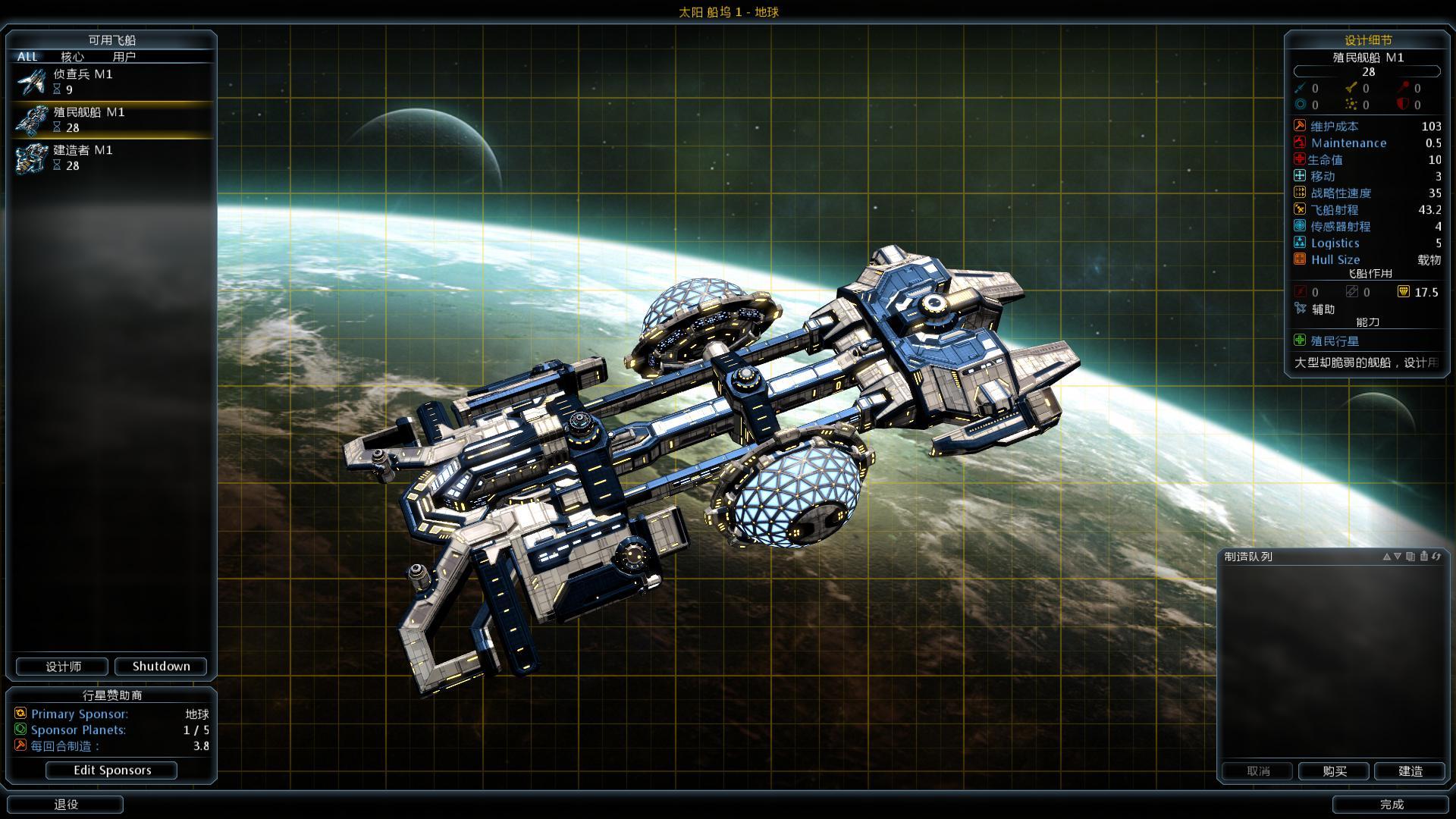The height and width of the screenshot is (819, 1456).
Task: Open Edit Sponsors
Action: click(111, 770)
